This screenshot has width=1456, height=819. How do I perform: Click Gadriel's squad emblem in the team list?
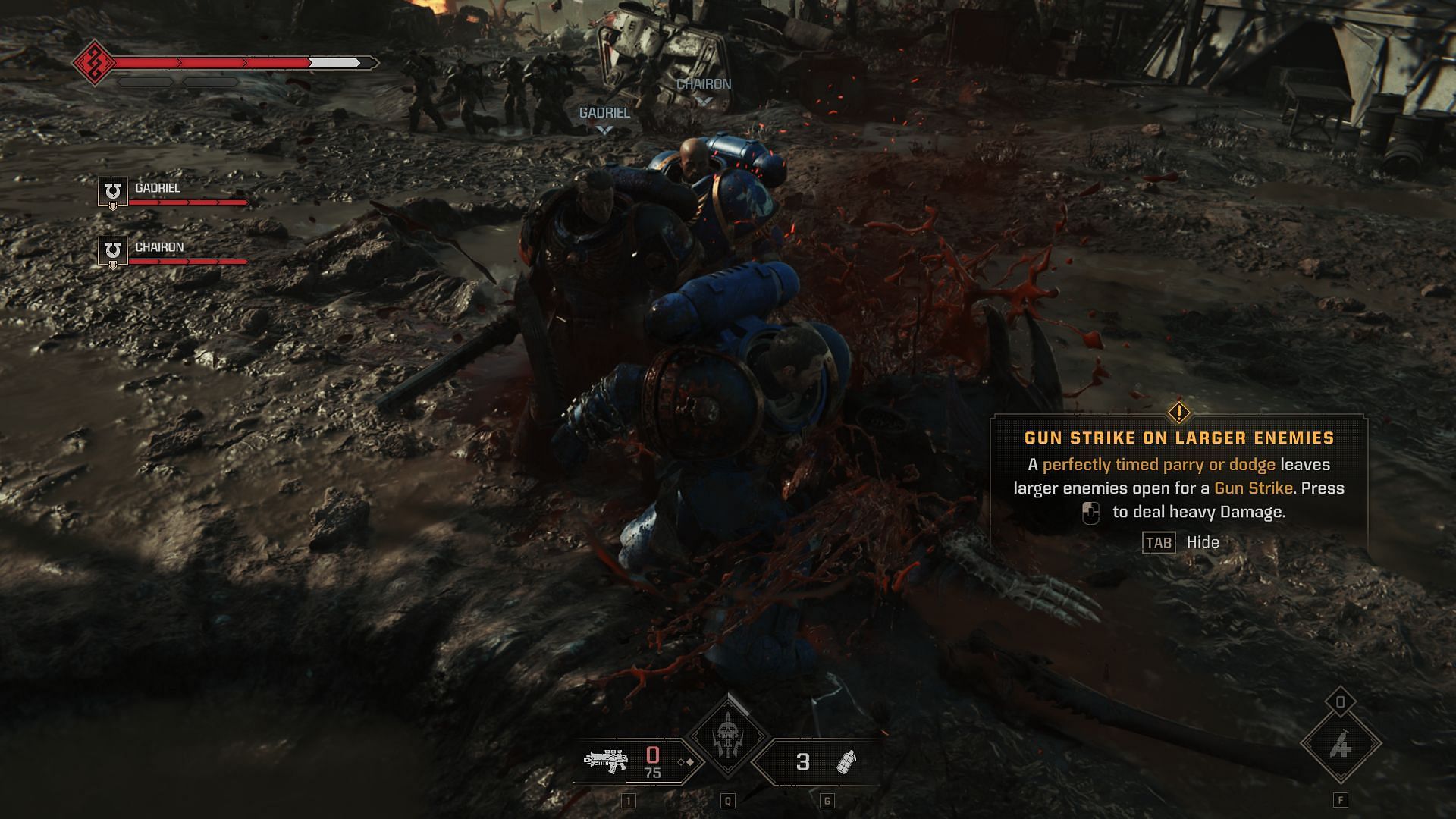[113, 191]
